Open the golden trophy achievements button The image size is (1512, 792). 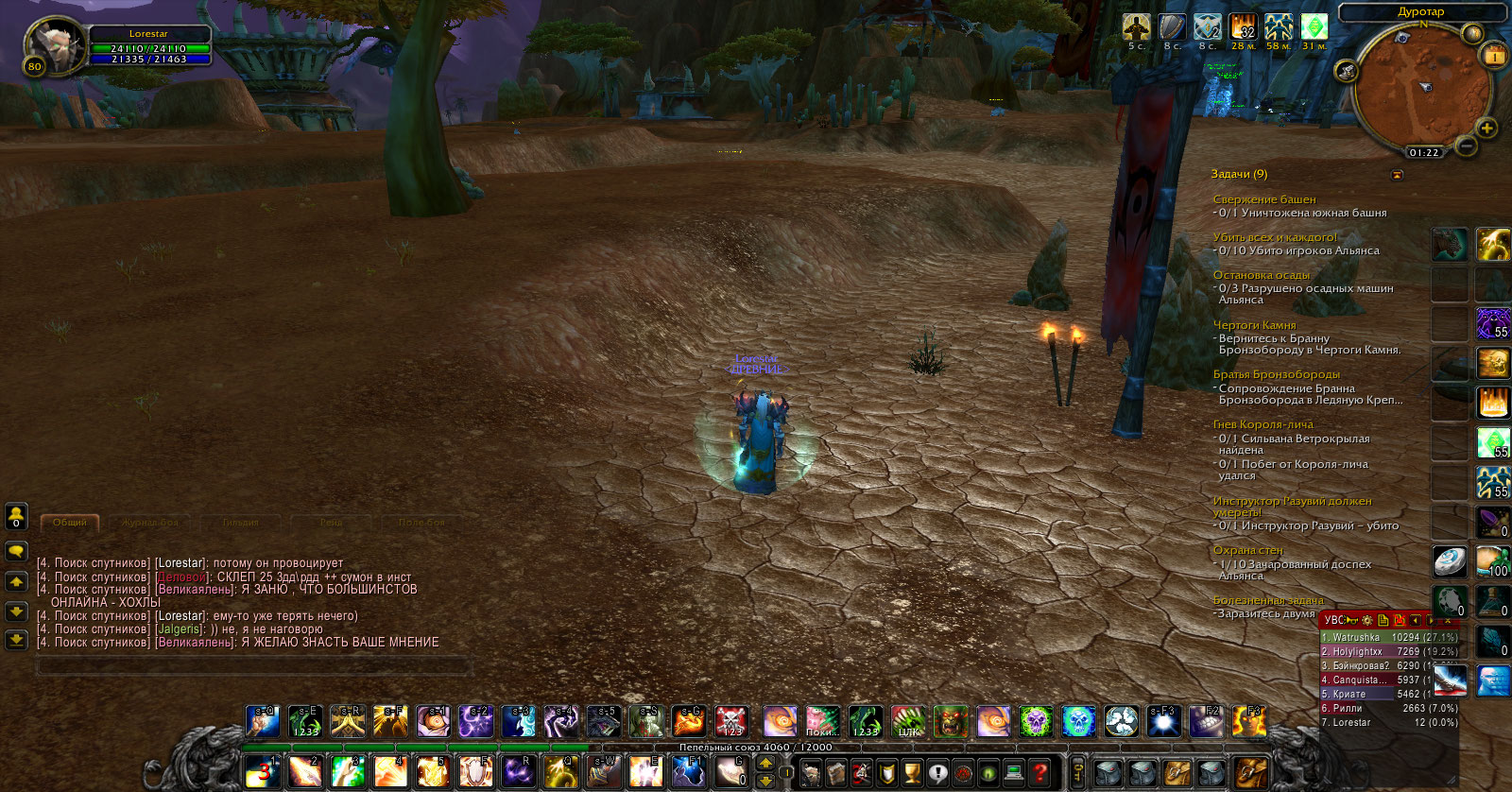pyautogui.click(x=912, y=772)
